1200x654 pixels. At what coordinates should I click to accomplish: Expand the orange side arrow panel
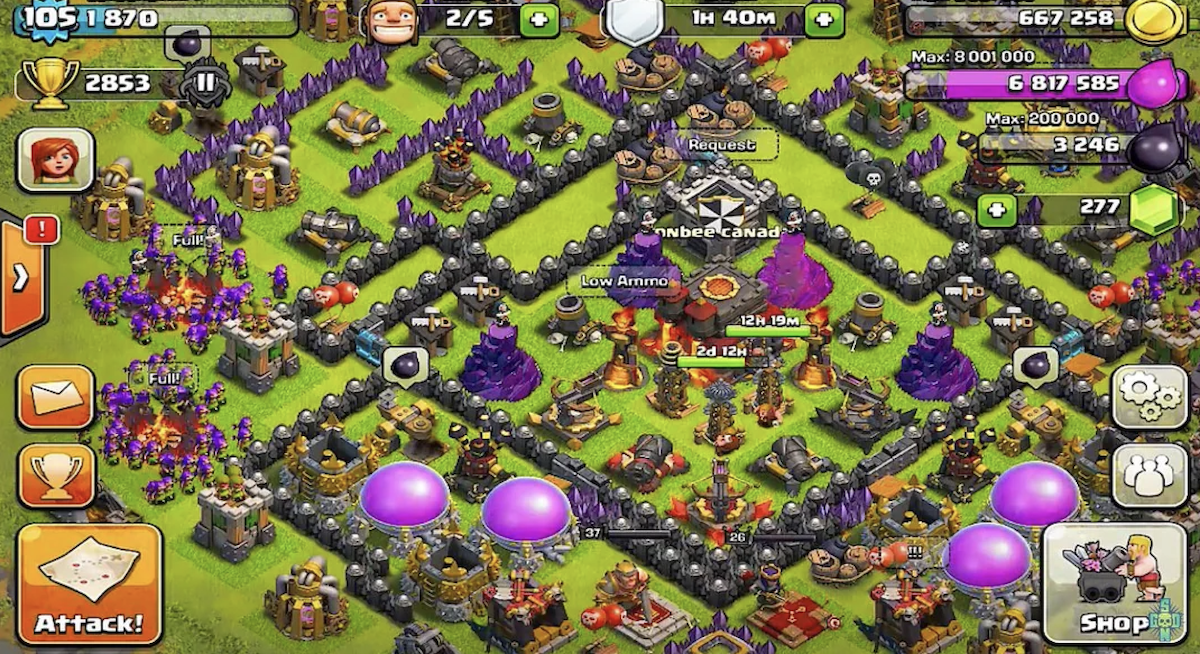click(21, 277)
